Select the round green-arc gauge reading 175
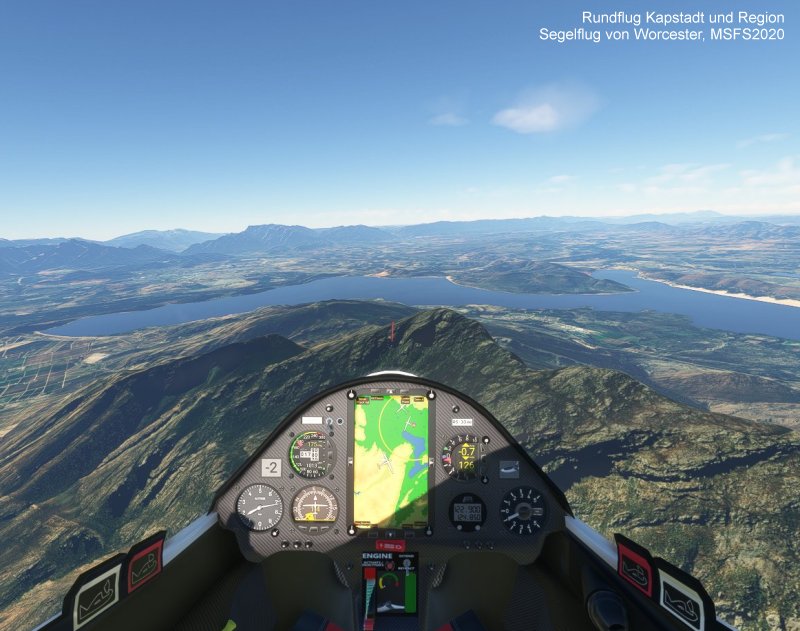Screen dimensions: 800x631 (311, 455)
